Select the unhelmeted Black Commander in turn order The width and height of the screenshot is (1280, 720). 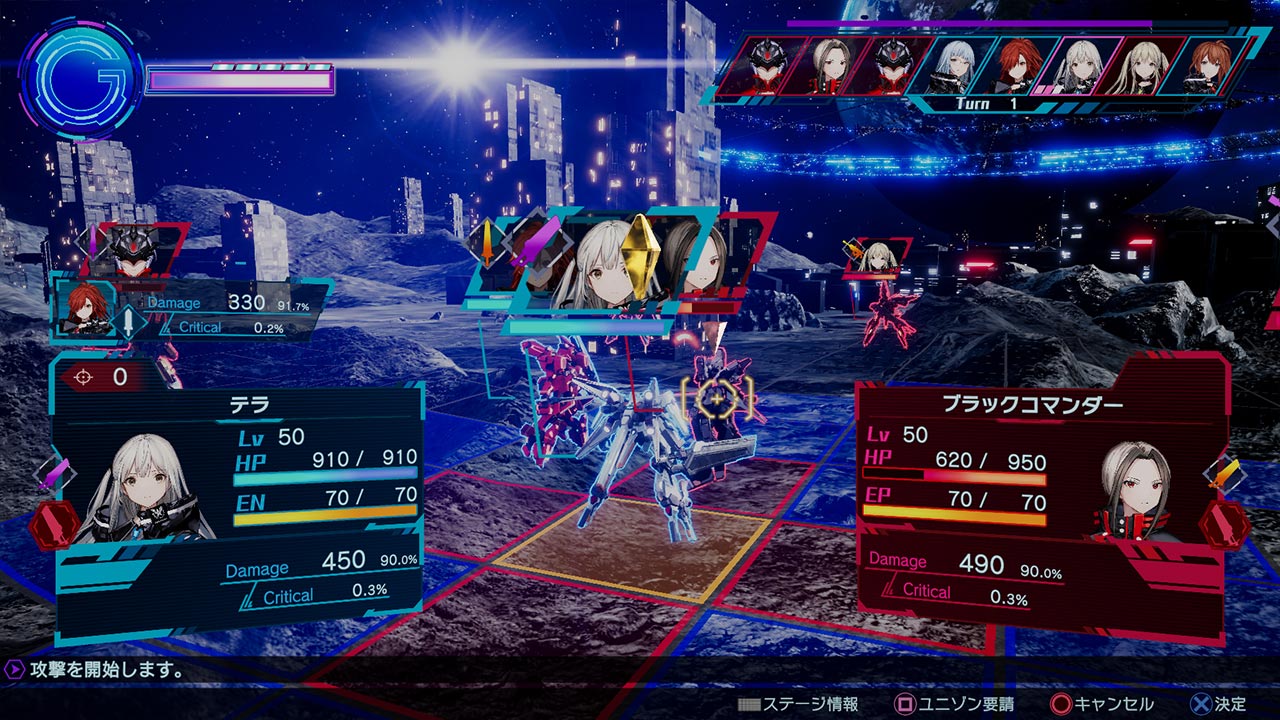pyautogui.click(x=823, y=64)
